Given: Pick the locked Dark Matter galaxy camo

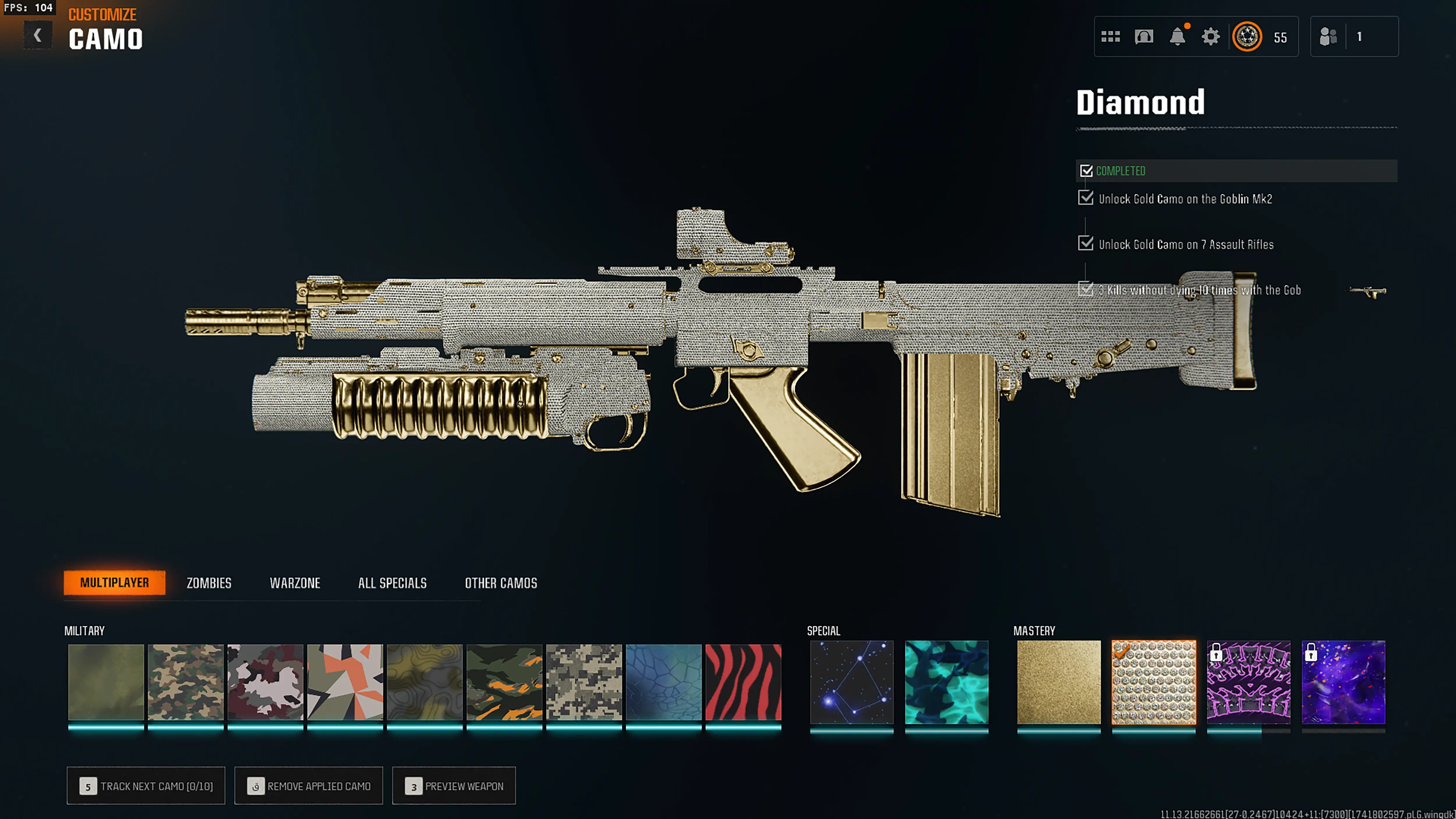Looking at the screenshot, I should (x=1343, y=682).
